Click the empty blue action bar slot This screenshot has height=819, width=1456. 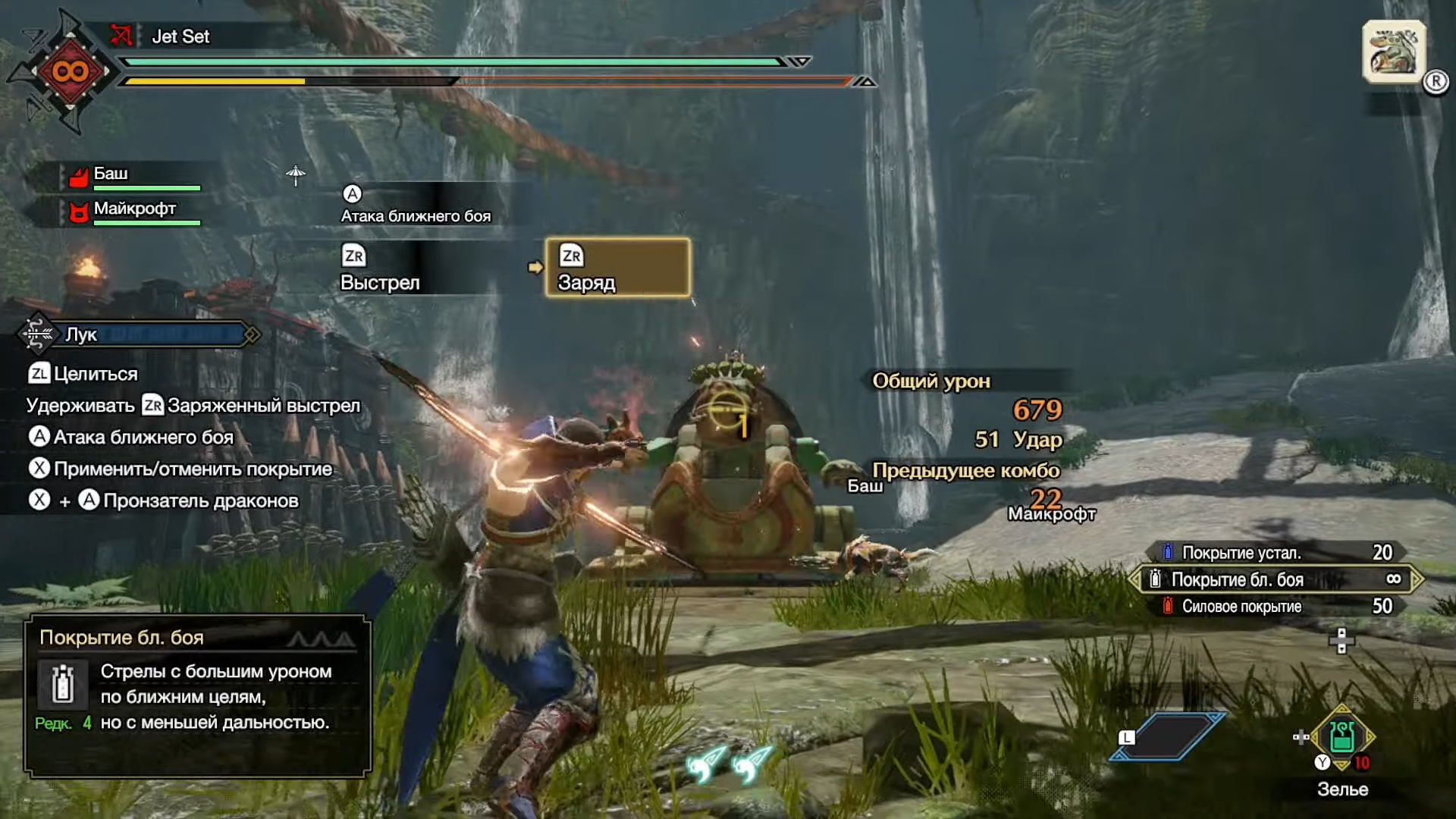pos(1168,736)
